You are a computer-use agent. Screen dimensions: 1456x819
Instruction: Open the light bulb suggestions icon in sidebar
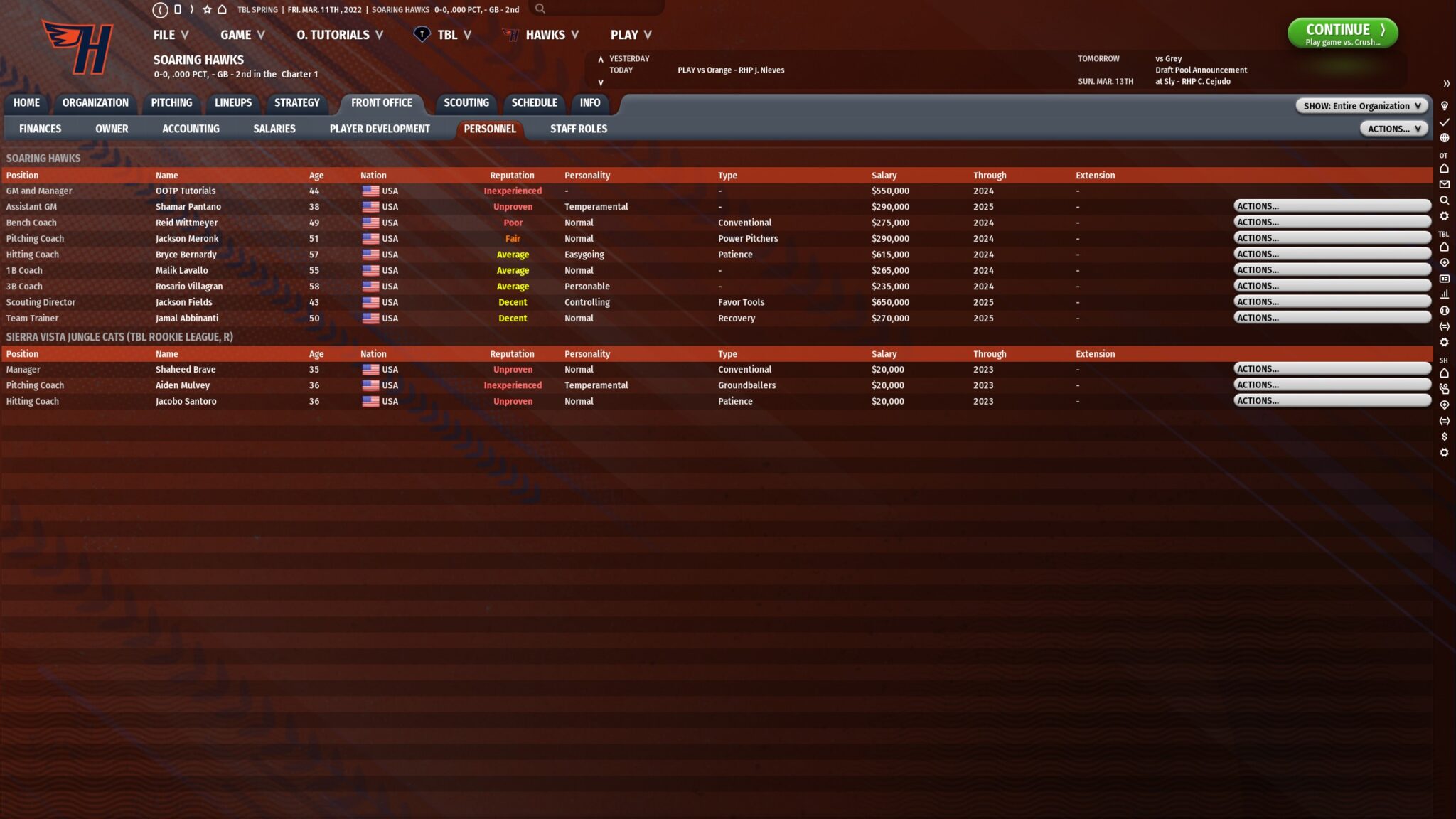click(1445, 105)
